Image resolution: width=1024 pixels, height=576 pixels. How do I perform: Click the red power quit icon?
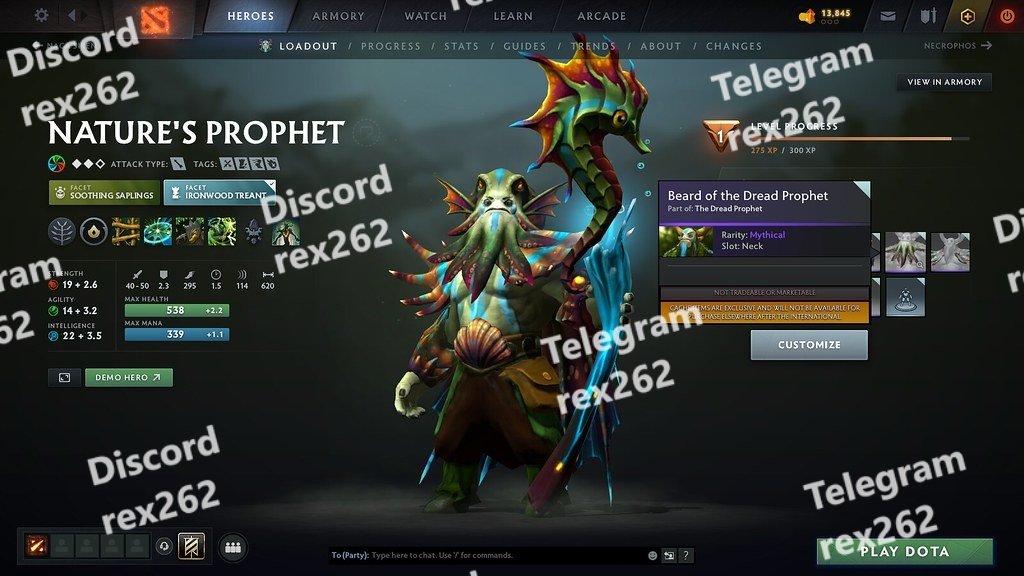(x=1005, y=16)
